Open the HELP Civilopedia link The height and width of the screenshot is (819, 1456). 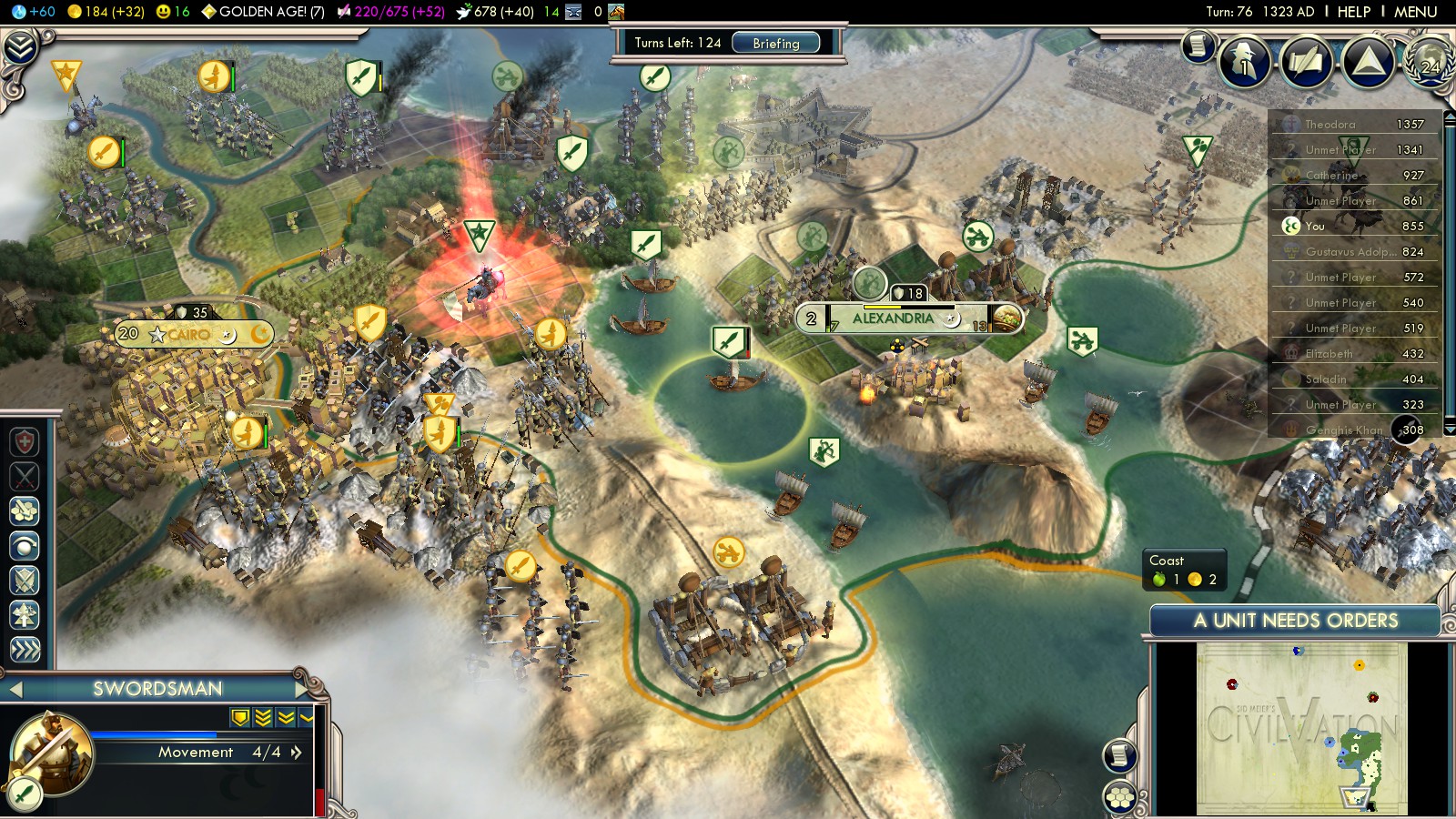point(1353,12)
